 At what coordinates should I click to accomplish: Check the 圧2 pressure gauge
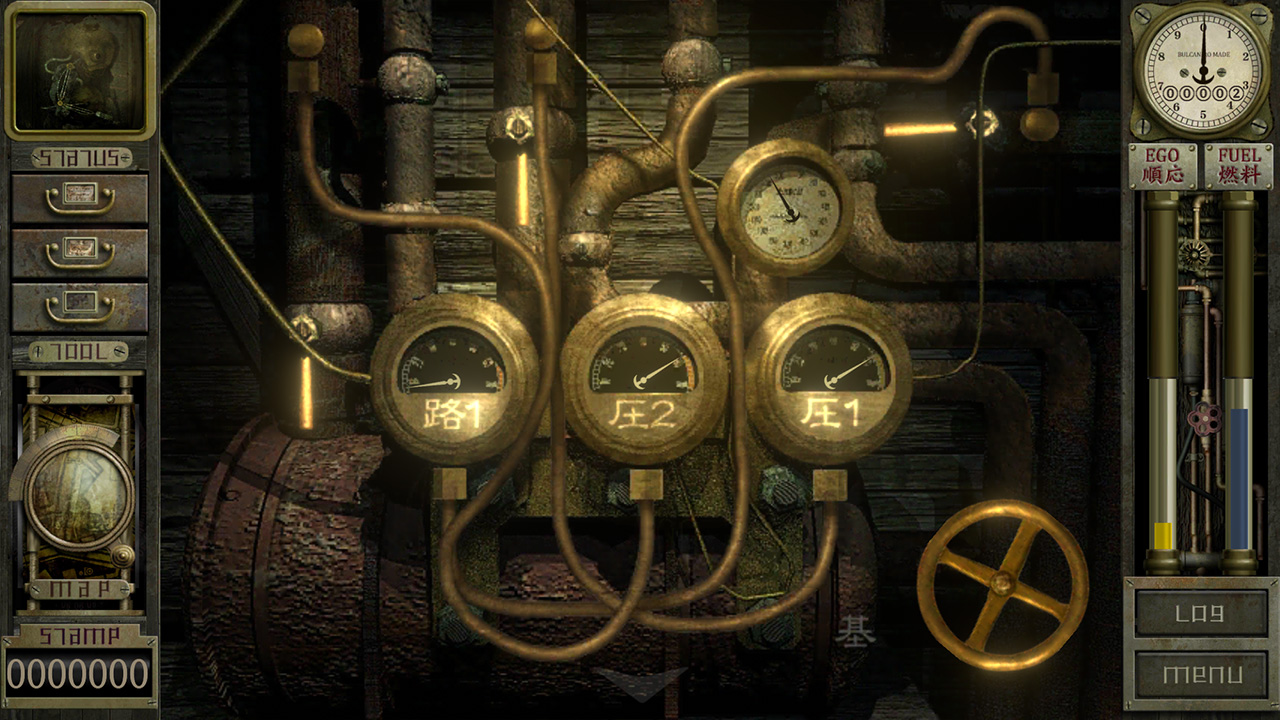coord(645,380)
